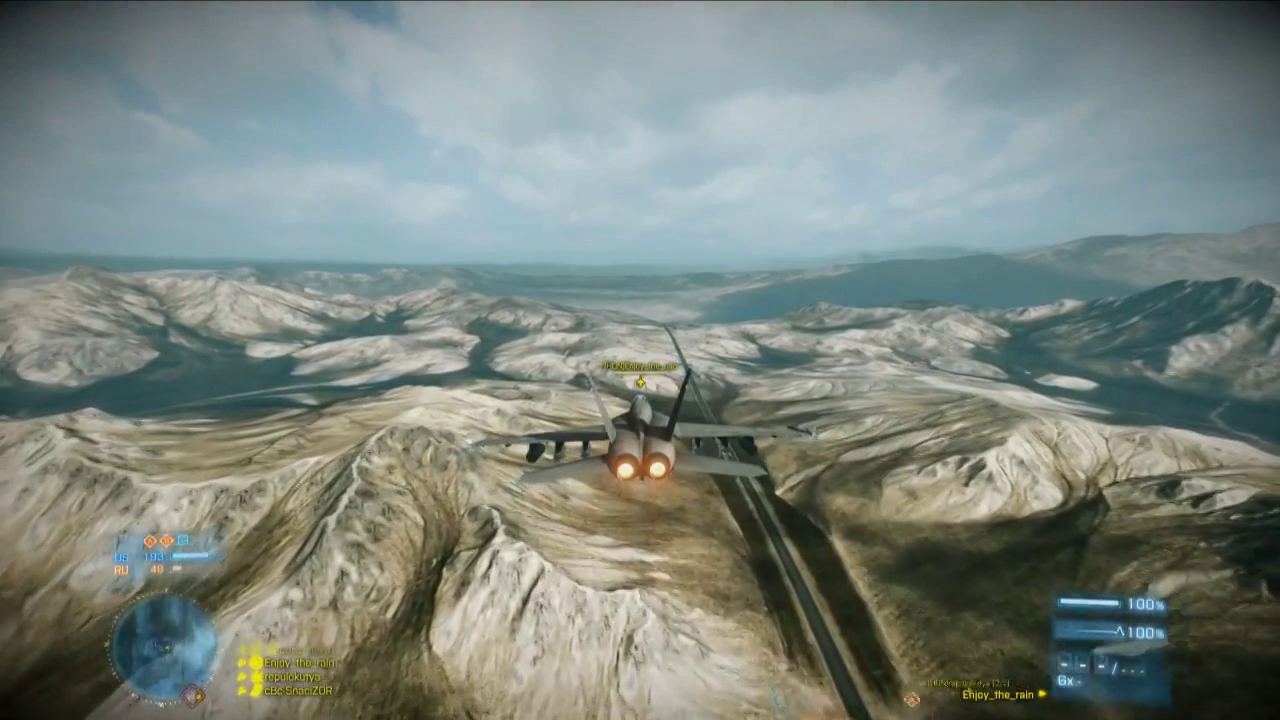
Task: Click the orange objective marker on minimap edge
Action: pos(192,693)
